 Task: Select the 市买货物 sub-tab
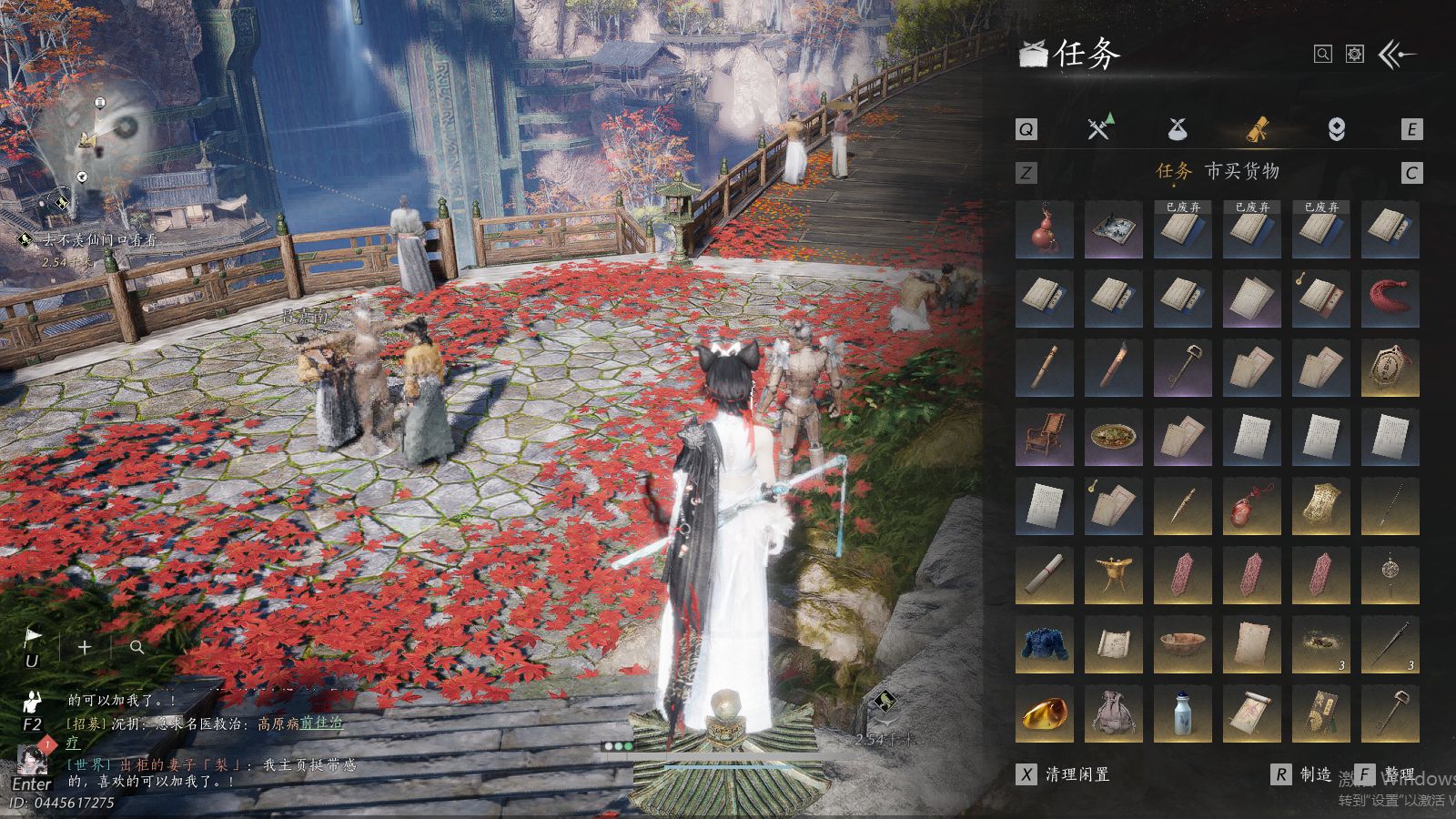pyautogui.click(x=1242, y=171)
